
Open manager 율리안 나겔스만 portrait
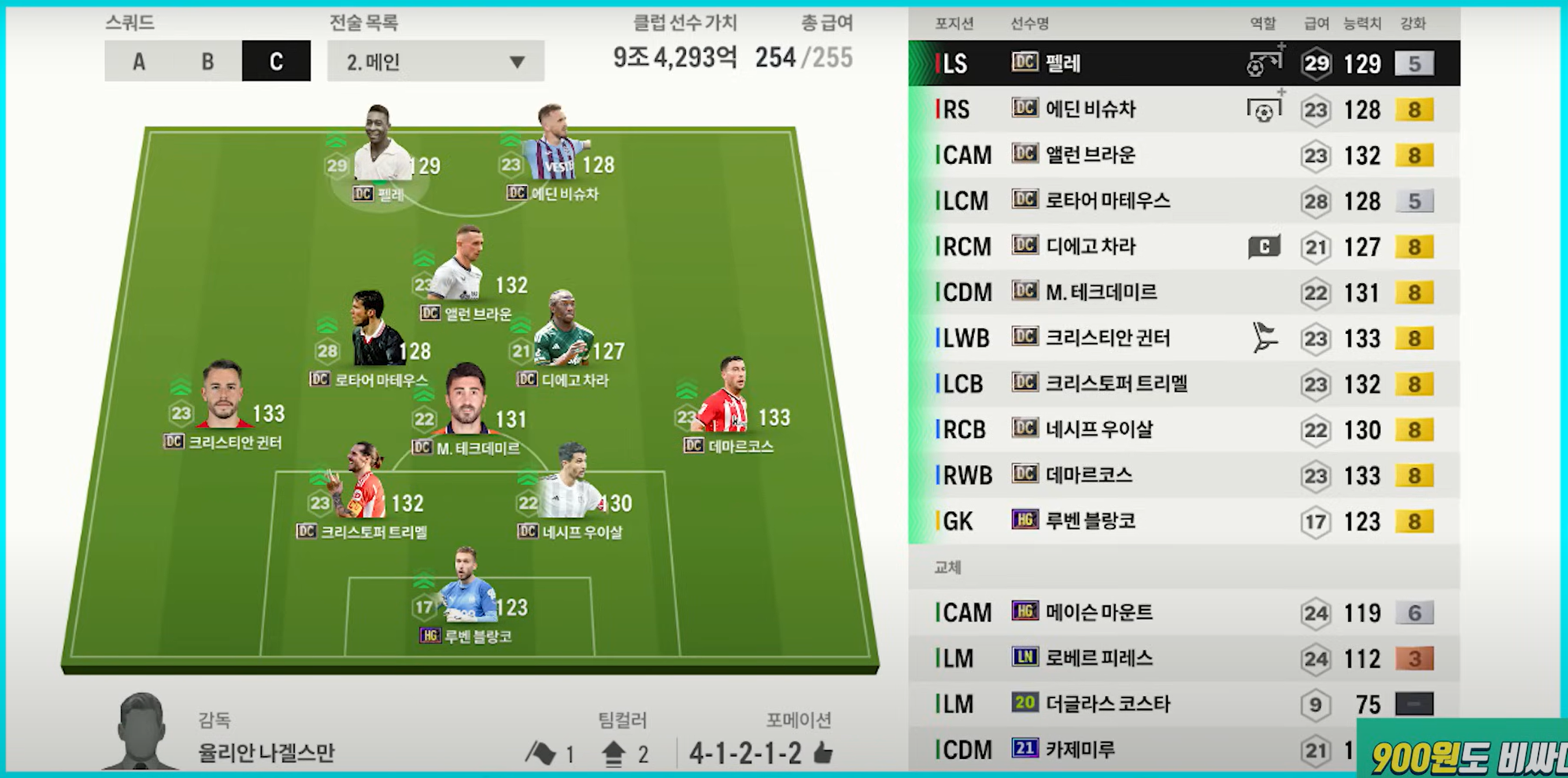(x=141, y=732)
